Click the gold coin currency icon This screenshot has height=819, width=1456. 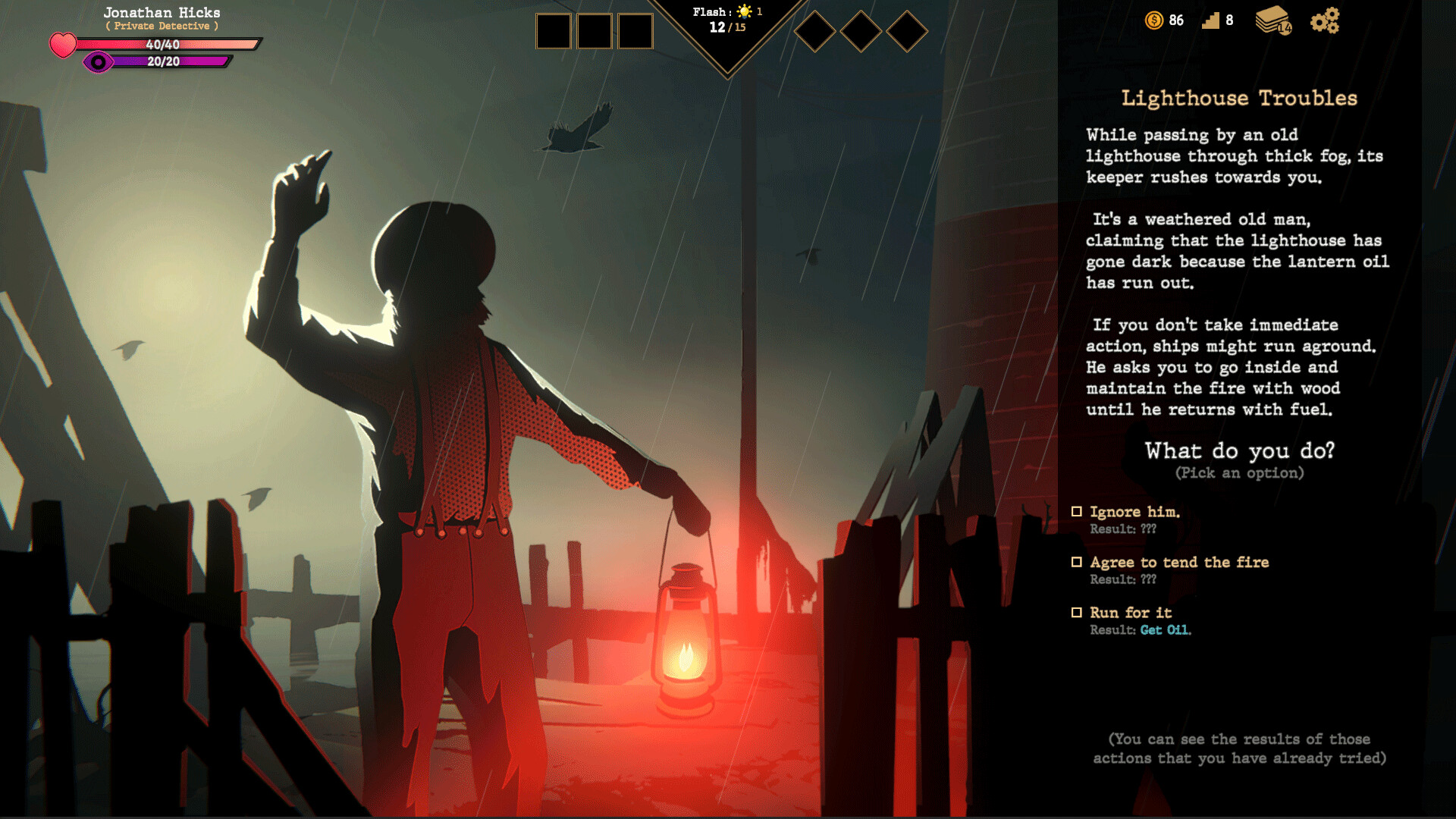point(1154,21)
